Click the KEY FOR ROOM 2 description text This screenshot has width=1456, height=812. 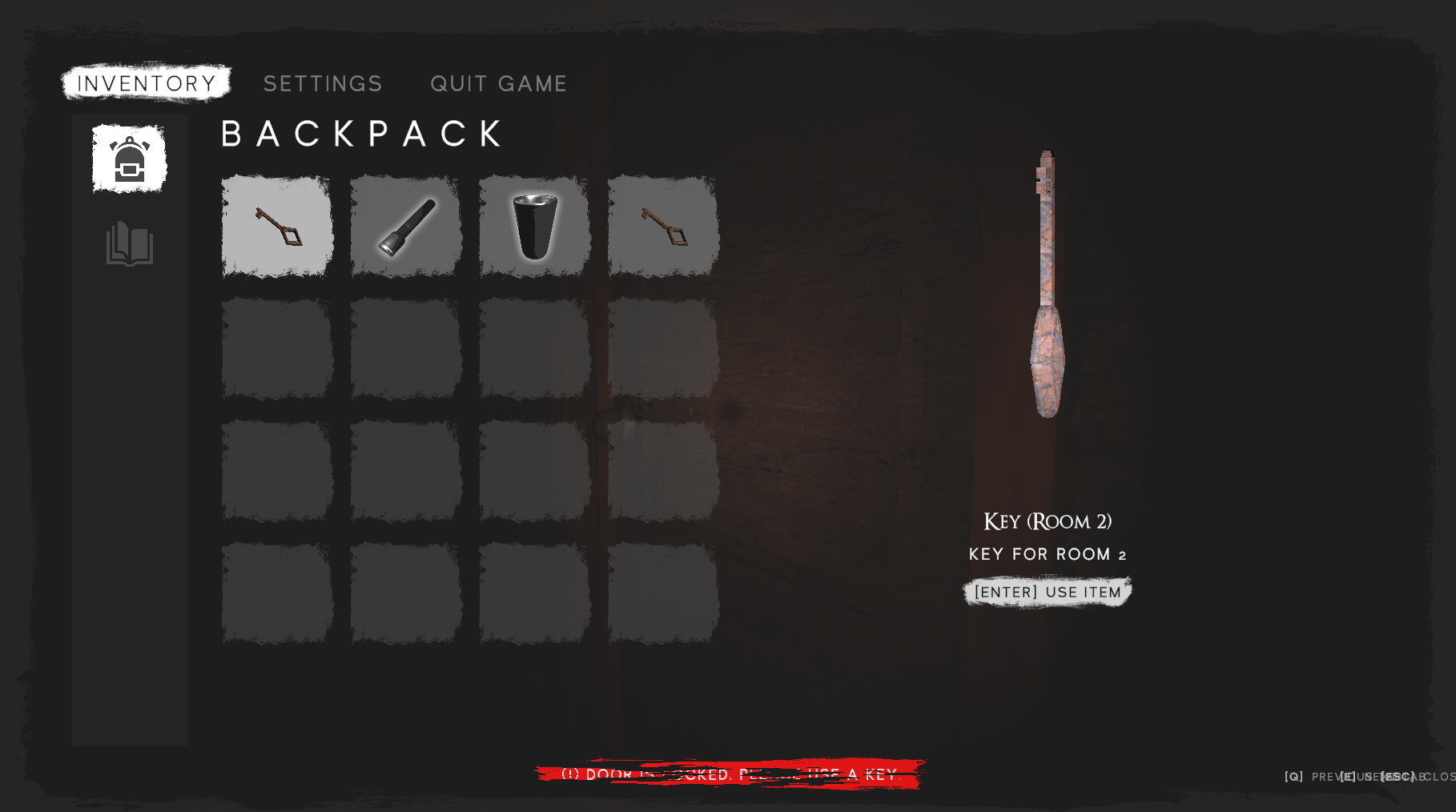pyautogui.click(x=1047, y=553)
